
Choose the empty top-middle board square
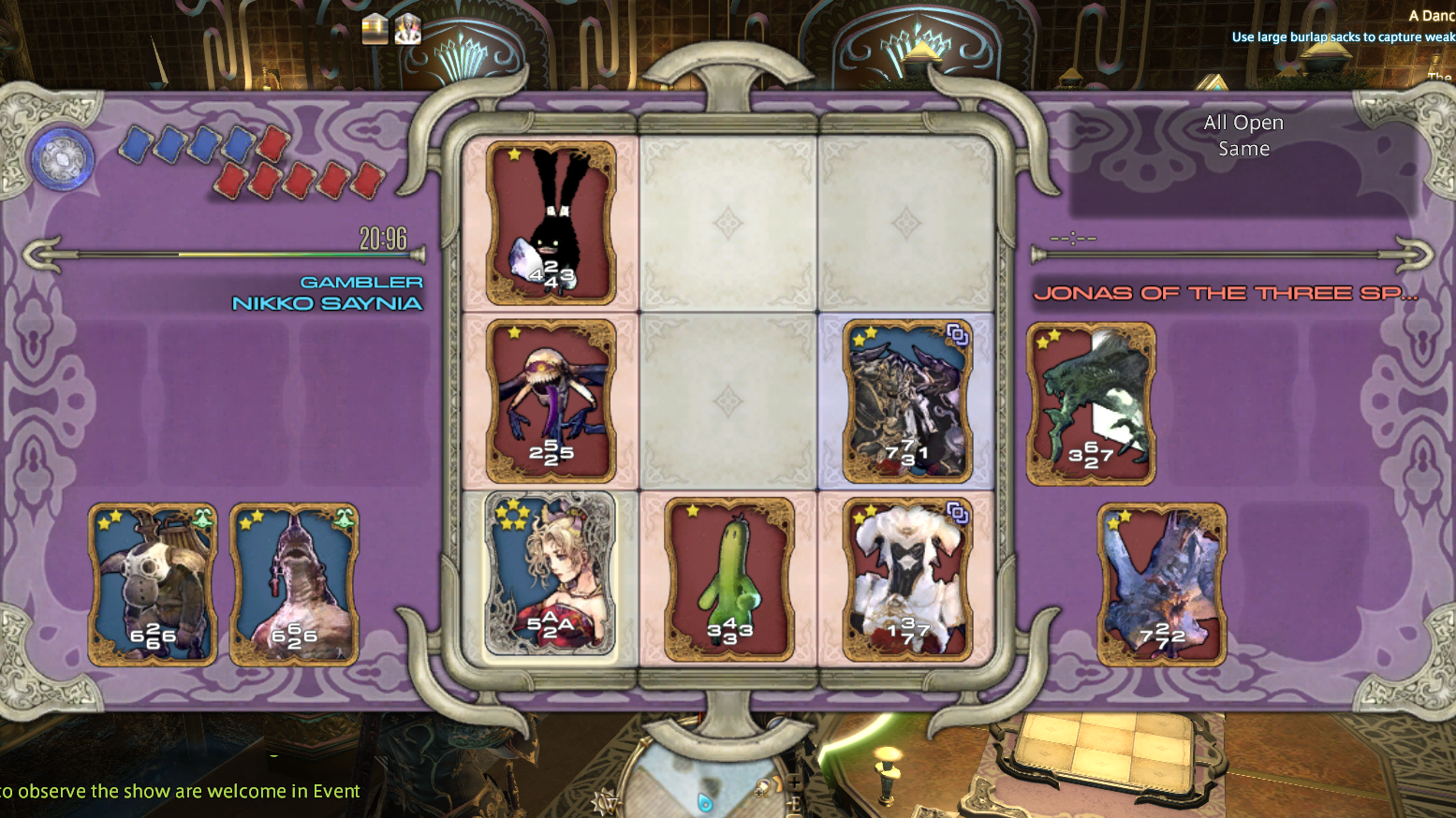(x=728, y=223)
